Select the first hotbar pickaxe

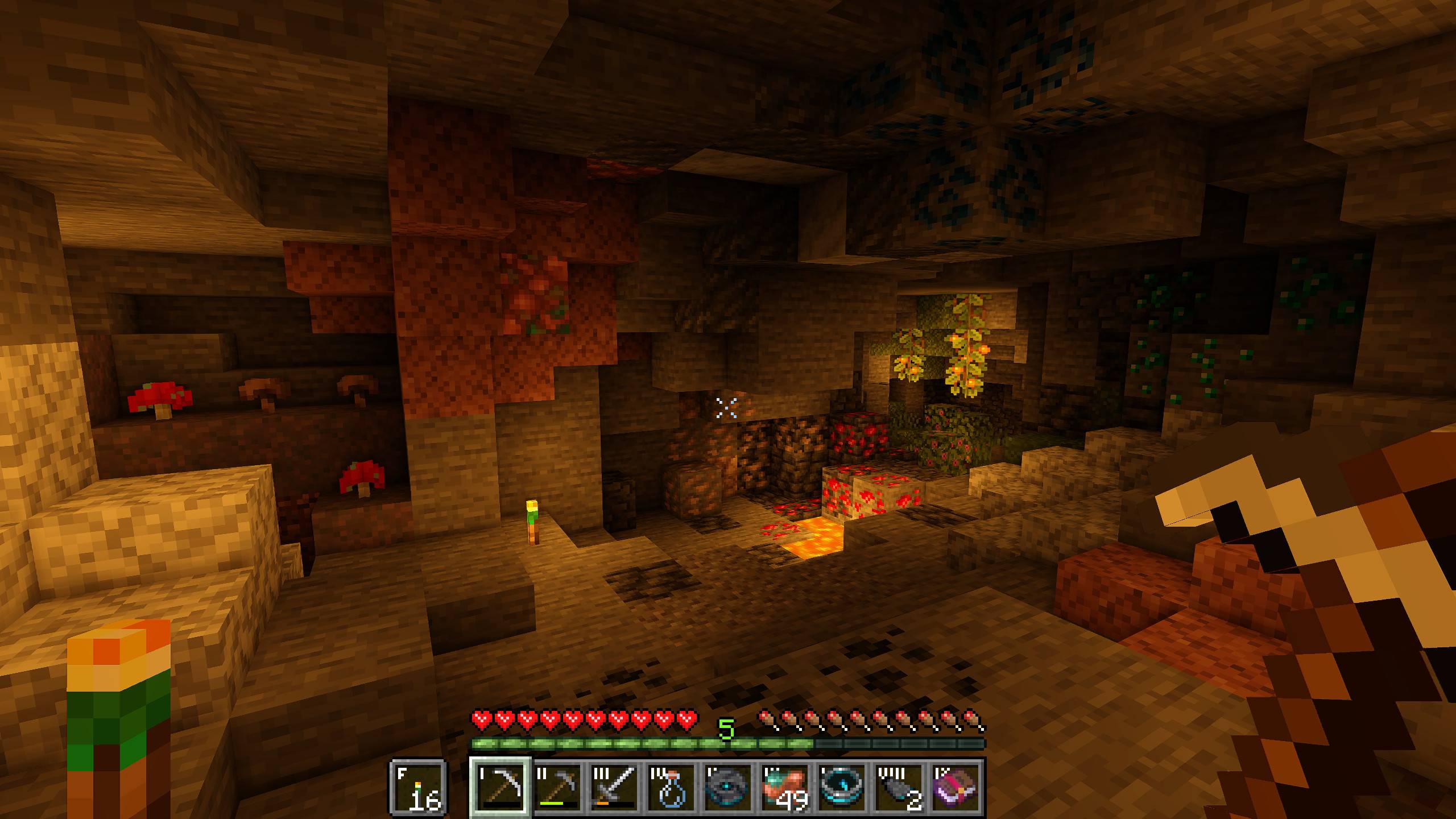[x=501, y=788]
